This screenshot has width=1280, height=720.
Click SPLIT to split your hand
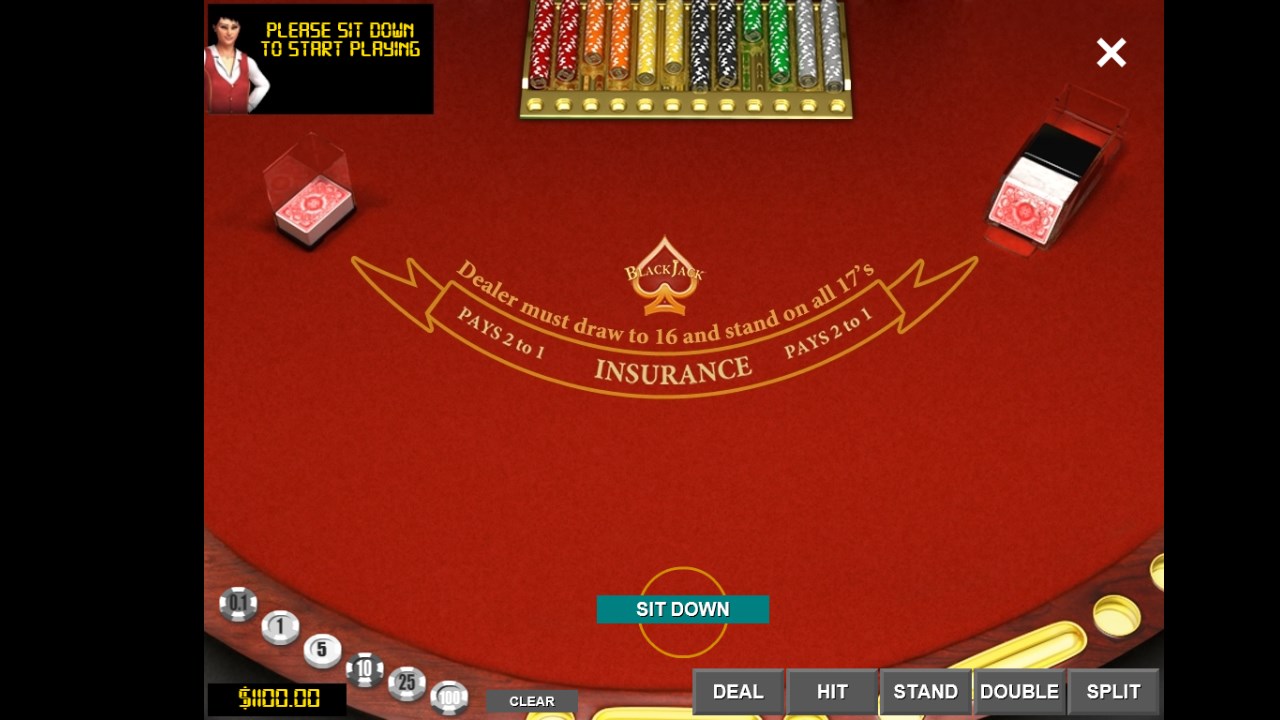pyautogui.click(x=1113, y=691)
